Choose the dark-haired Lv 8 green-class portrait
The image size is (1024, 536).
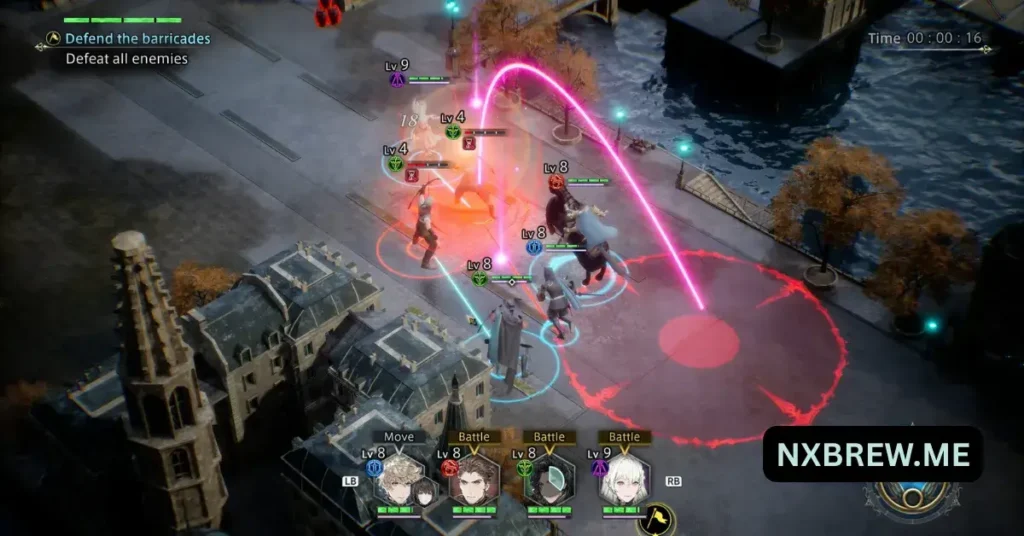(548, 482)
